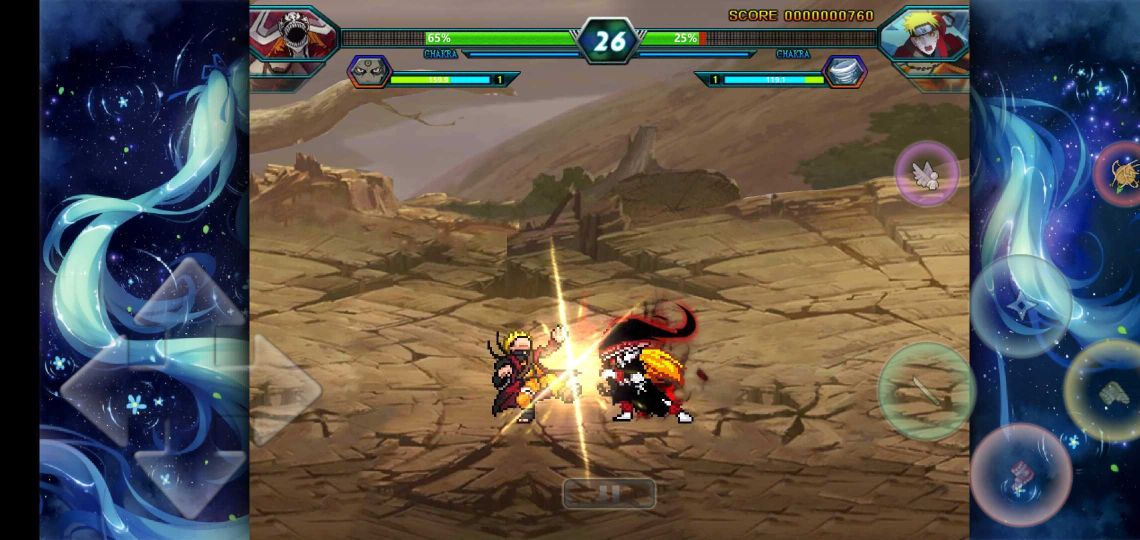The image size is (1140, 540).
Task: Pause the fight with the pause button
Action: [609, 493]
